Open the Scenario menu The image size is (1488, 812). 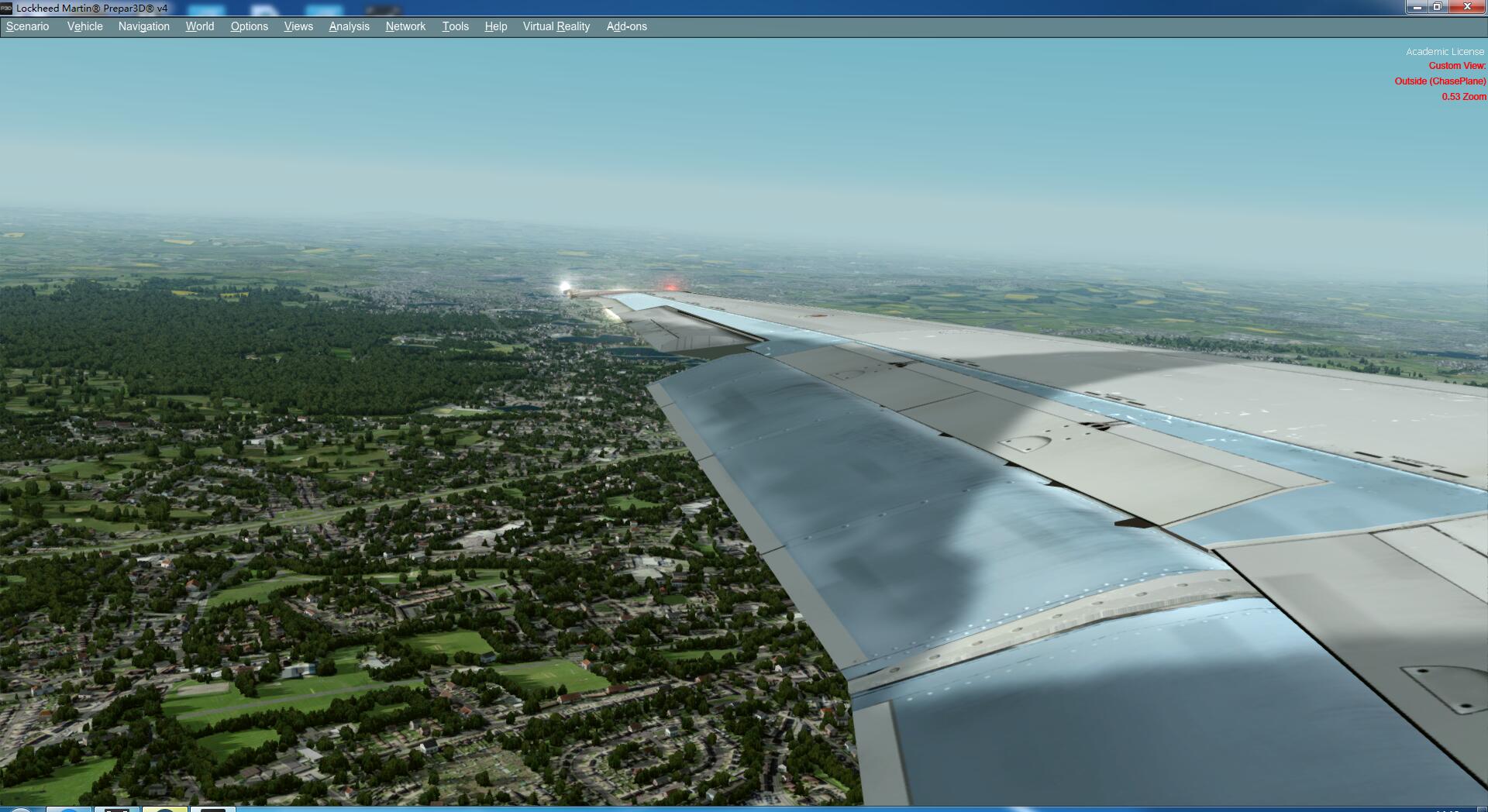point(28,26)
